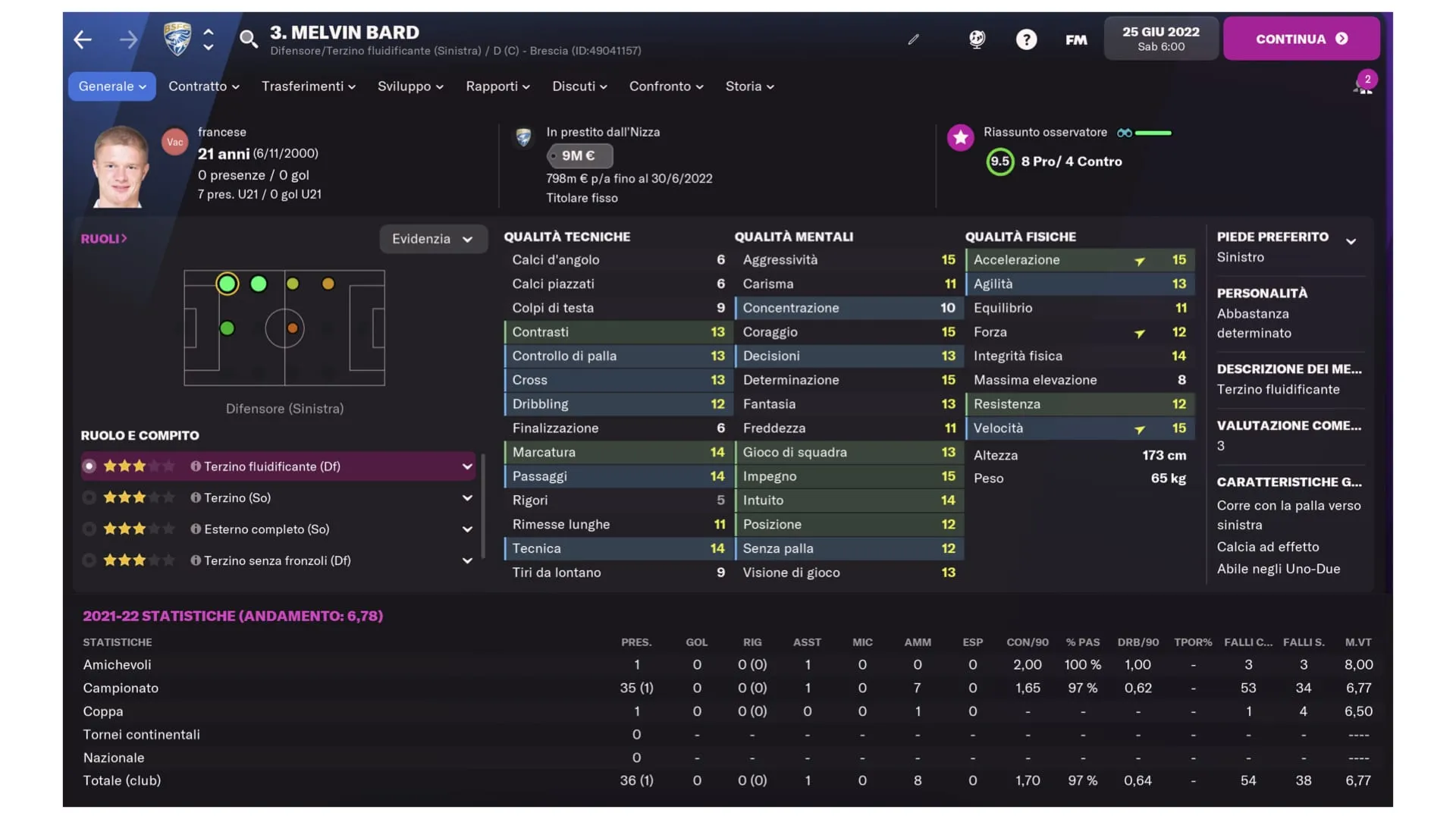The width and height of the screenshot is (1456, 819).
Task: Select the Terzino (So) role radio button
Action: (89, 497)
